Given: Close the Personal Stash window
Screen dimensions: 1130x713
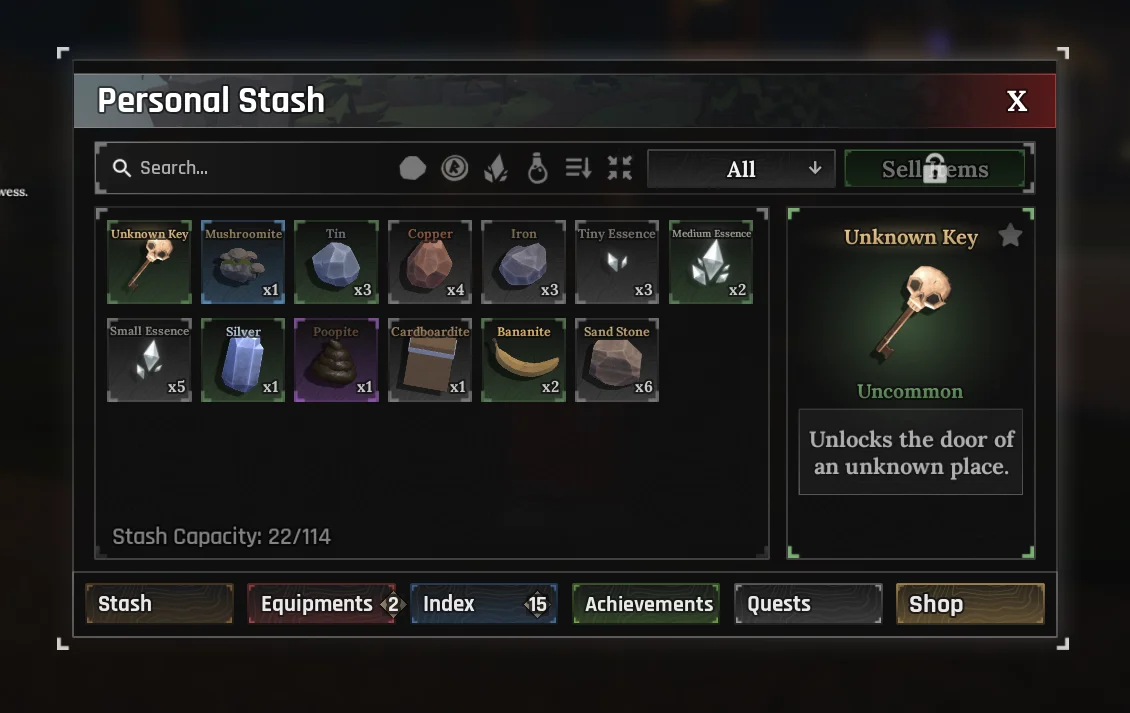Looking at the screenshot, I should (1016, 101).
